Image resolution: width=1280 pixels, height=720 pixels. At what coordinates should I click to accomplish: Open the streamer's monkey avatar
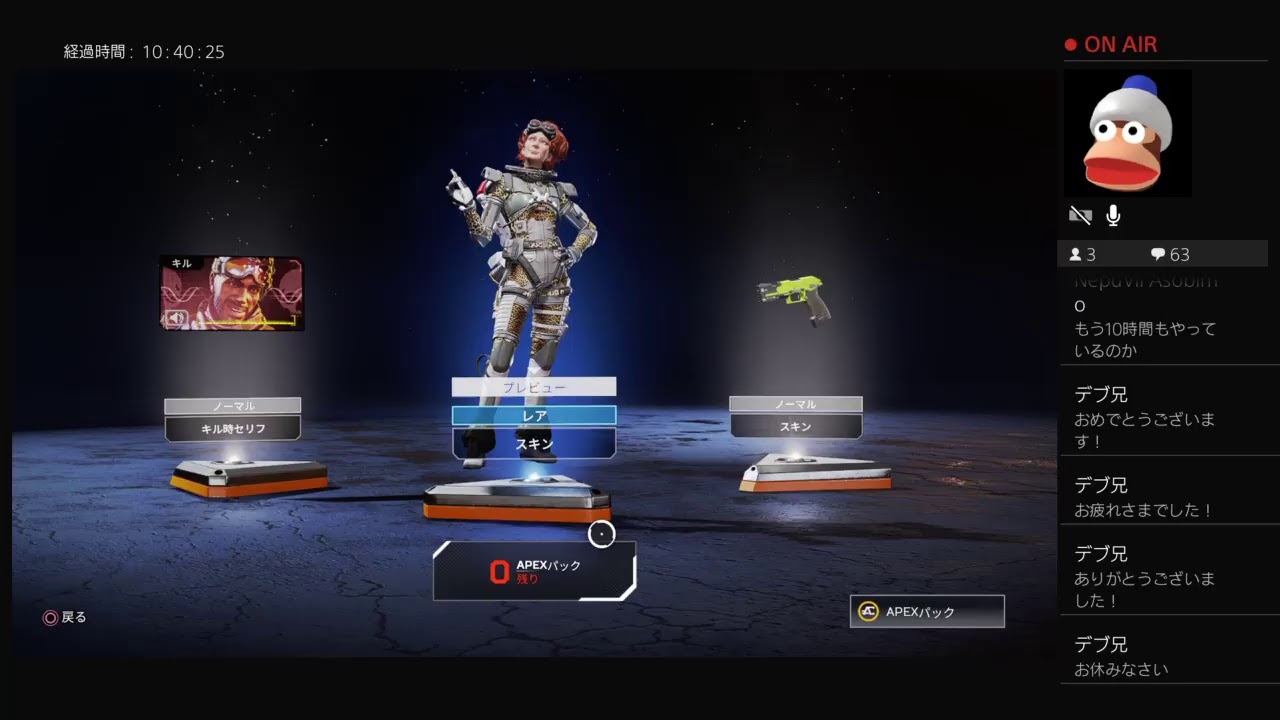coord(1128,133)
